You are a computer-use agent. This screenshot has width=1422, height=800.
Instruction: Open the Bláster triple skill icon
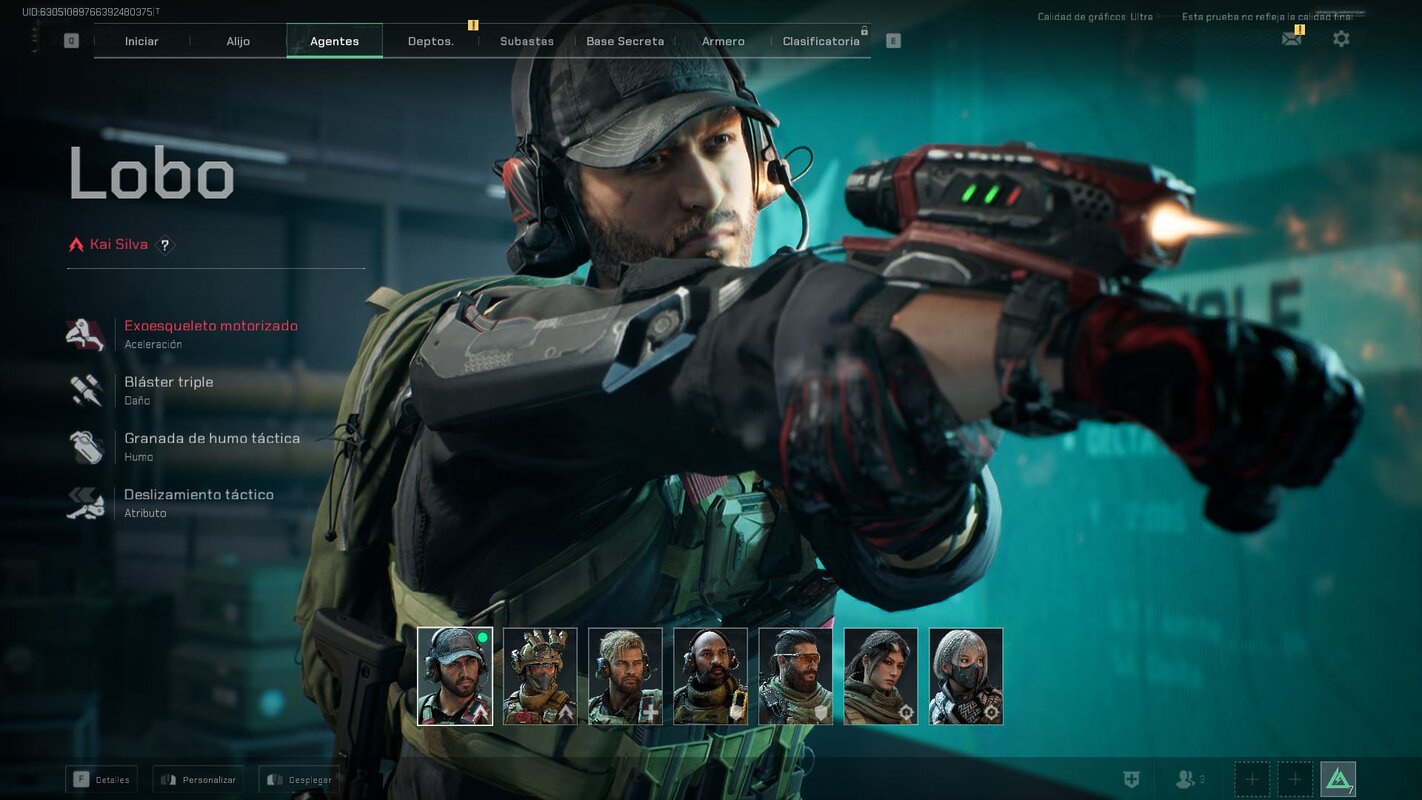[x=86, y=390]
